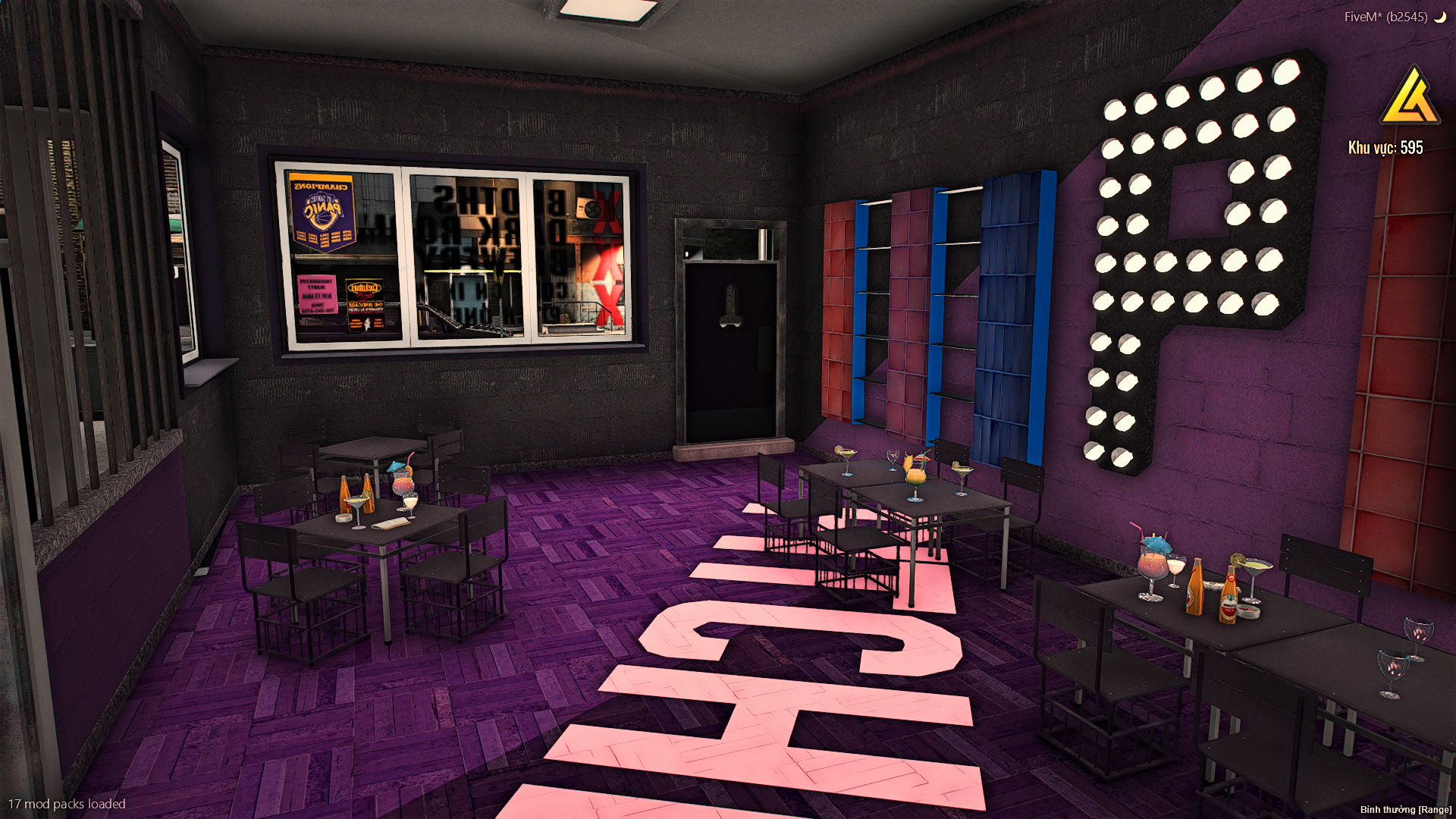Select the Bình thường voice range indicator
Viewport: 1456px width, 819px height.
pyautogui.click(x=1405, y=809)
